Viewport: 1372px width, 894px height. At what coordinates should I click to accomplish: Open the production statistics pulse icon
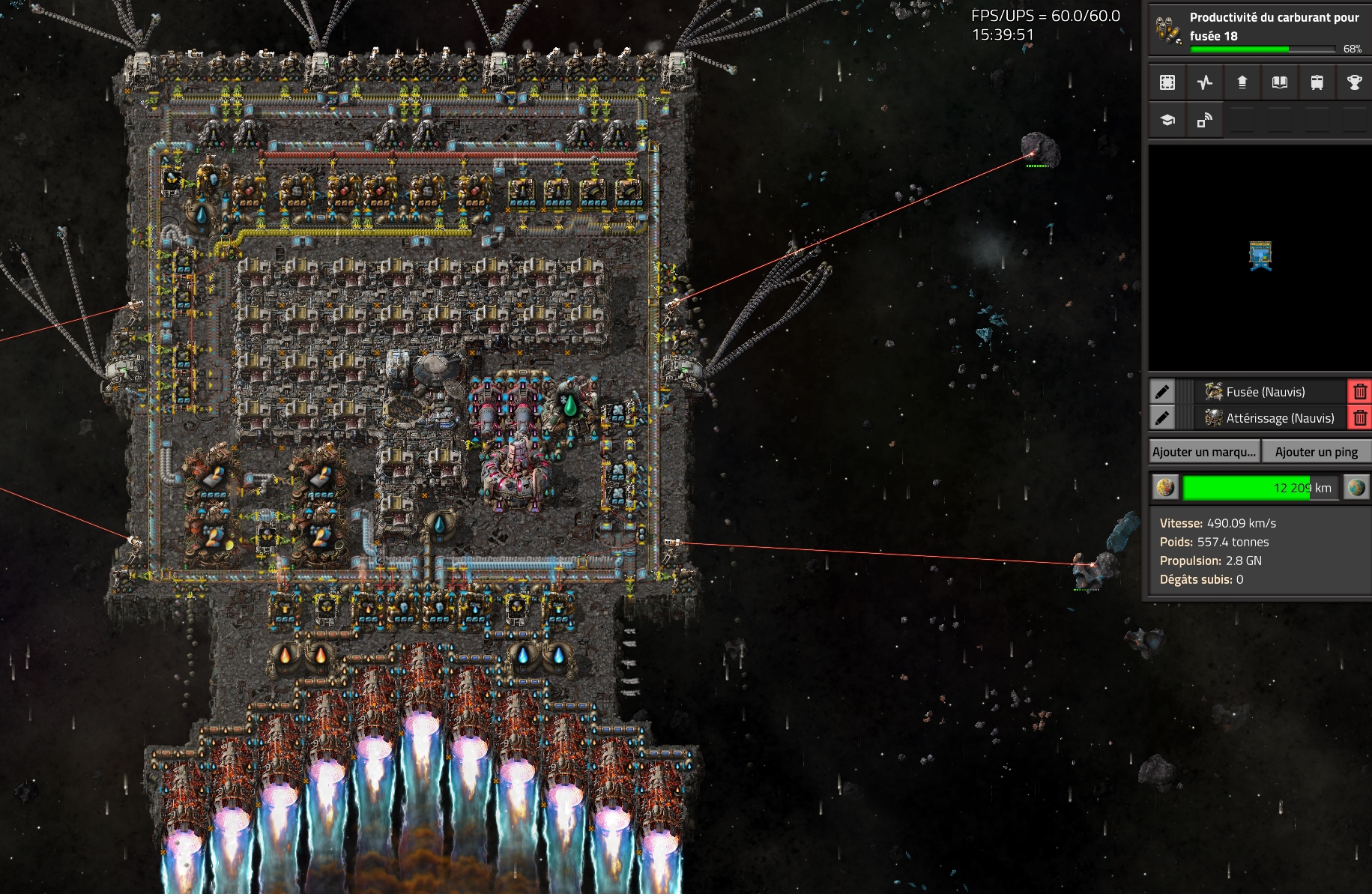1205,82
